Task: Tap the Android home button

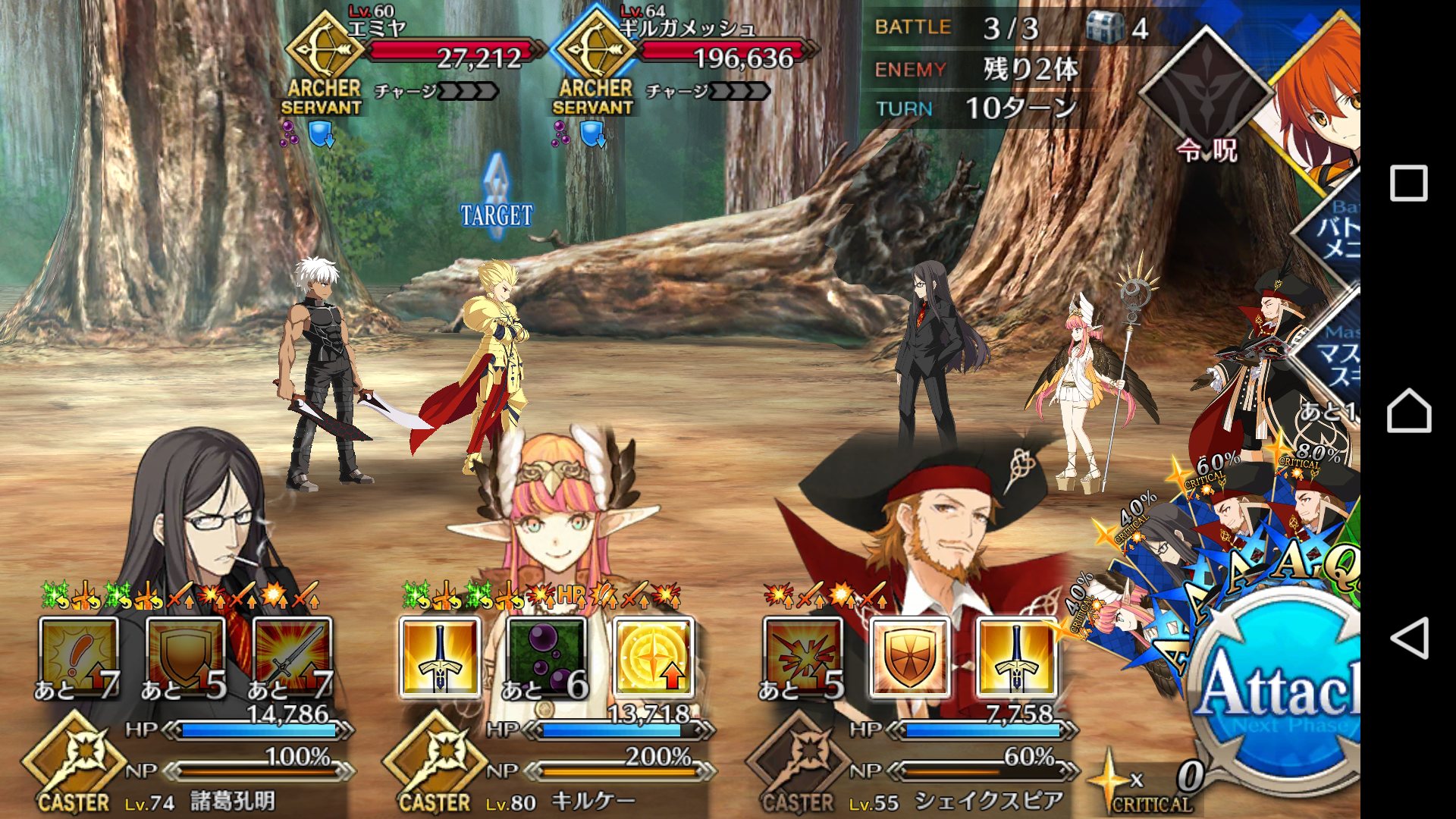Action: pyautogui.click(x=1409, y=410)
